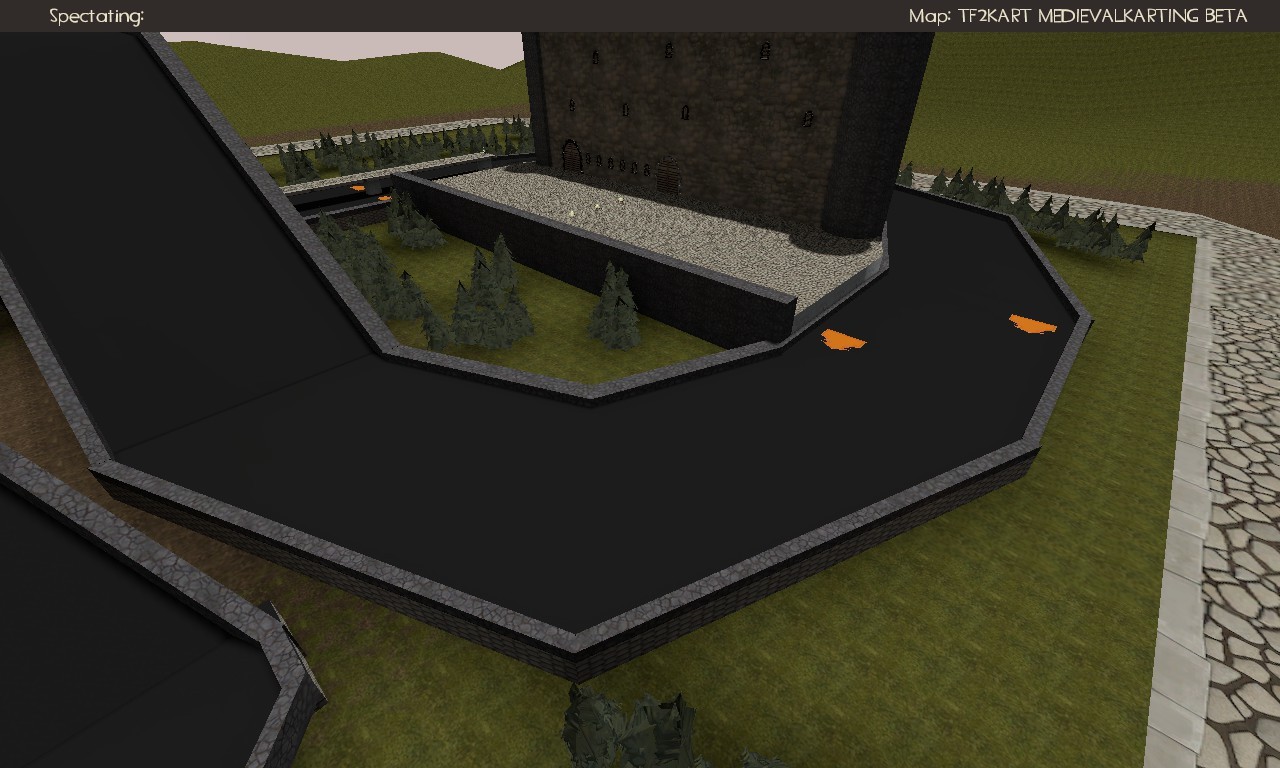Click the wooden castle door
1280x768 pixels.
tap(573, 158)
